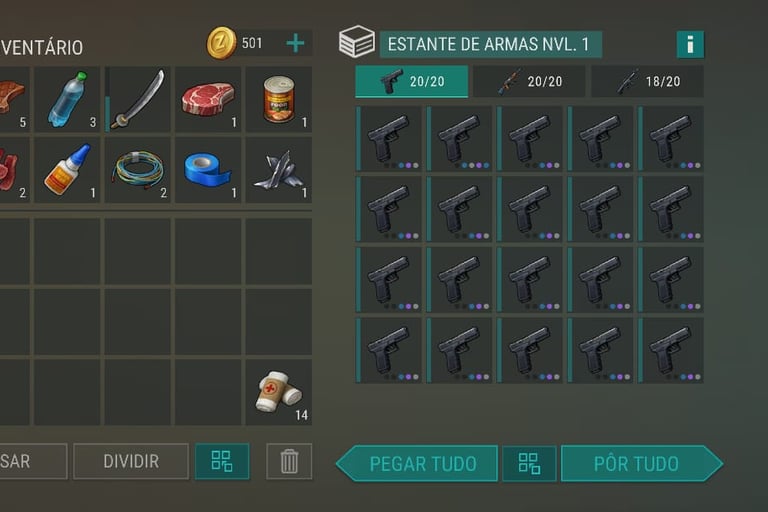The width and height of the screenshot is (768, 512).
Task: Select the bandages slot with 14
Action: pos(279,392)
